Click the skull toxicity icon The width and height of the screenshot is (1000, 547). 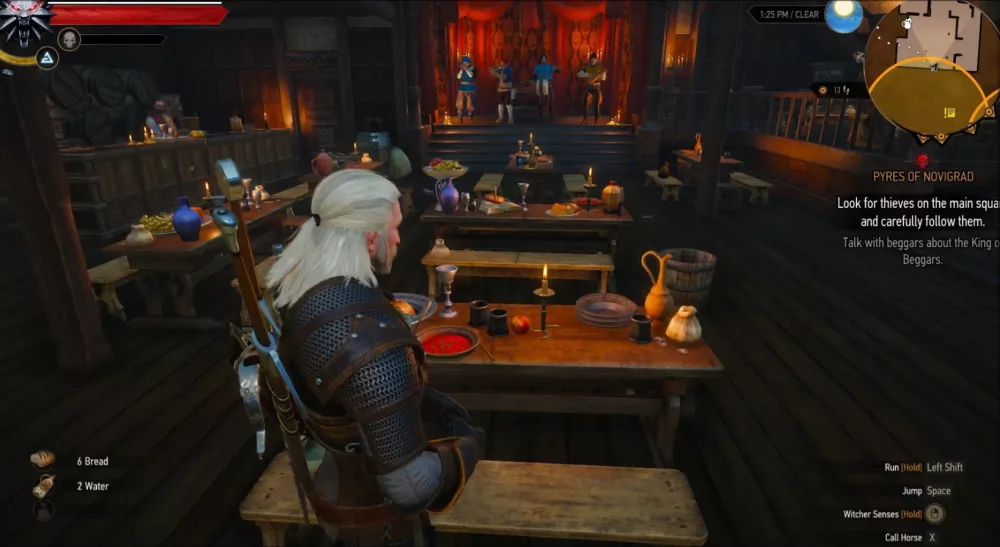tap(69, 39)
